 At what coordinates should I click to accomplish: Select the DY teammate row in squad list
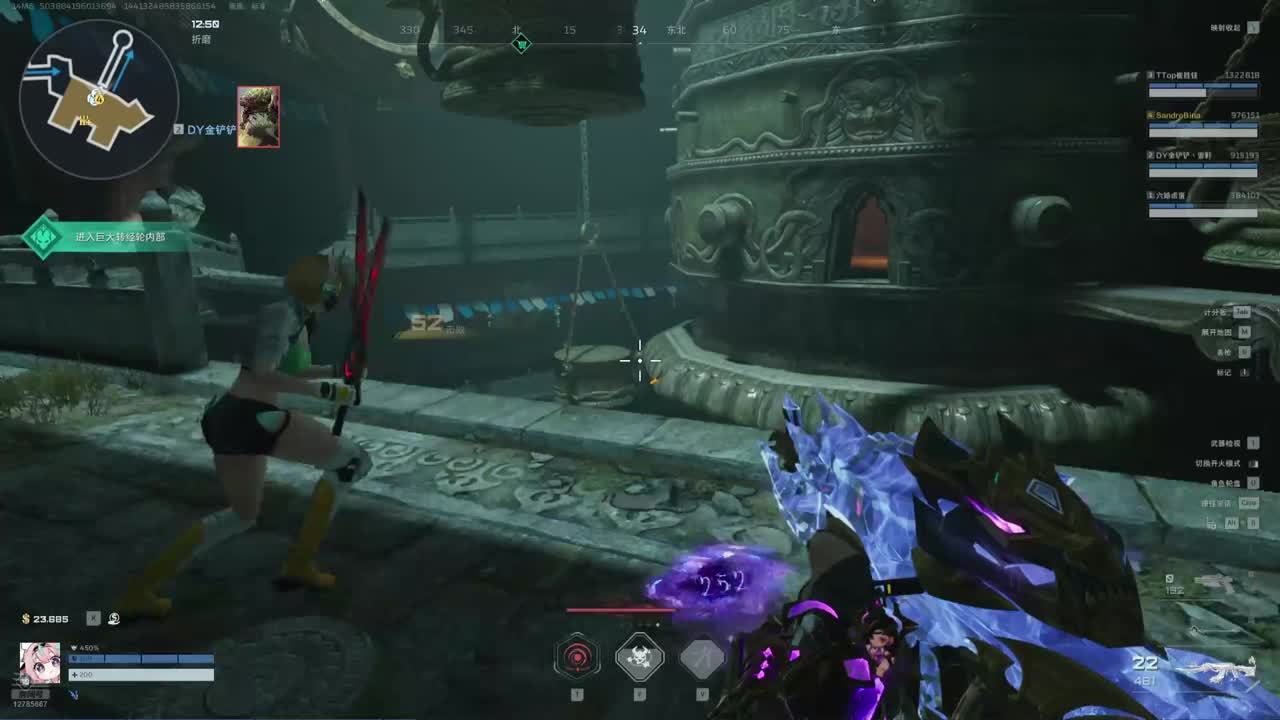click(x=1202, y=162)
